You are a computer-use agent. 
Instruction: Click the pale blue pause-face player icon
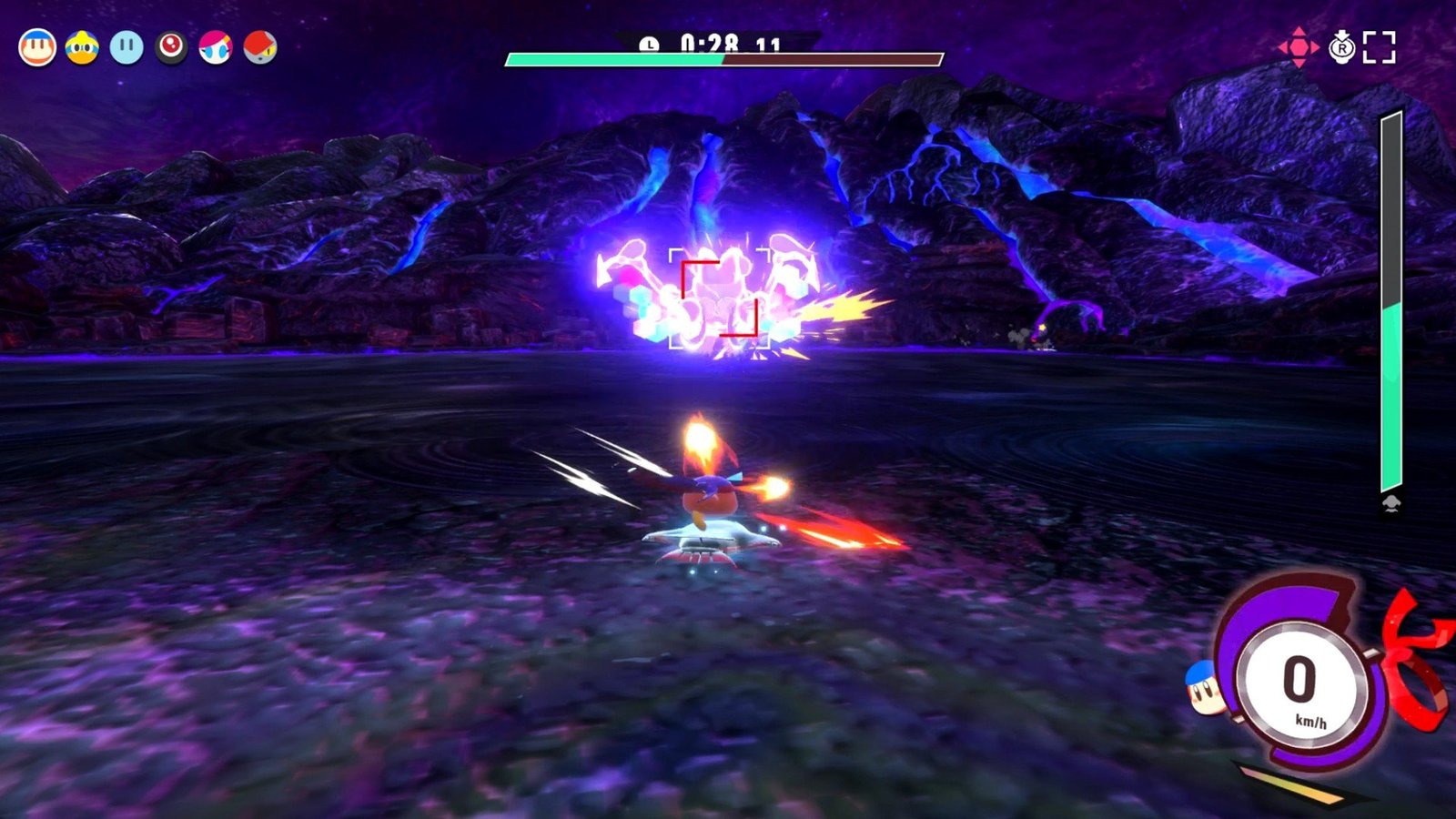(126, 46)
